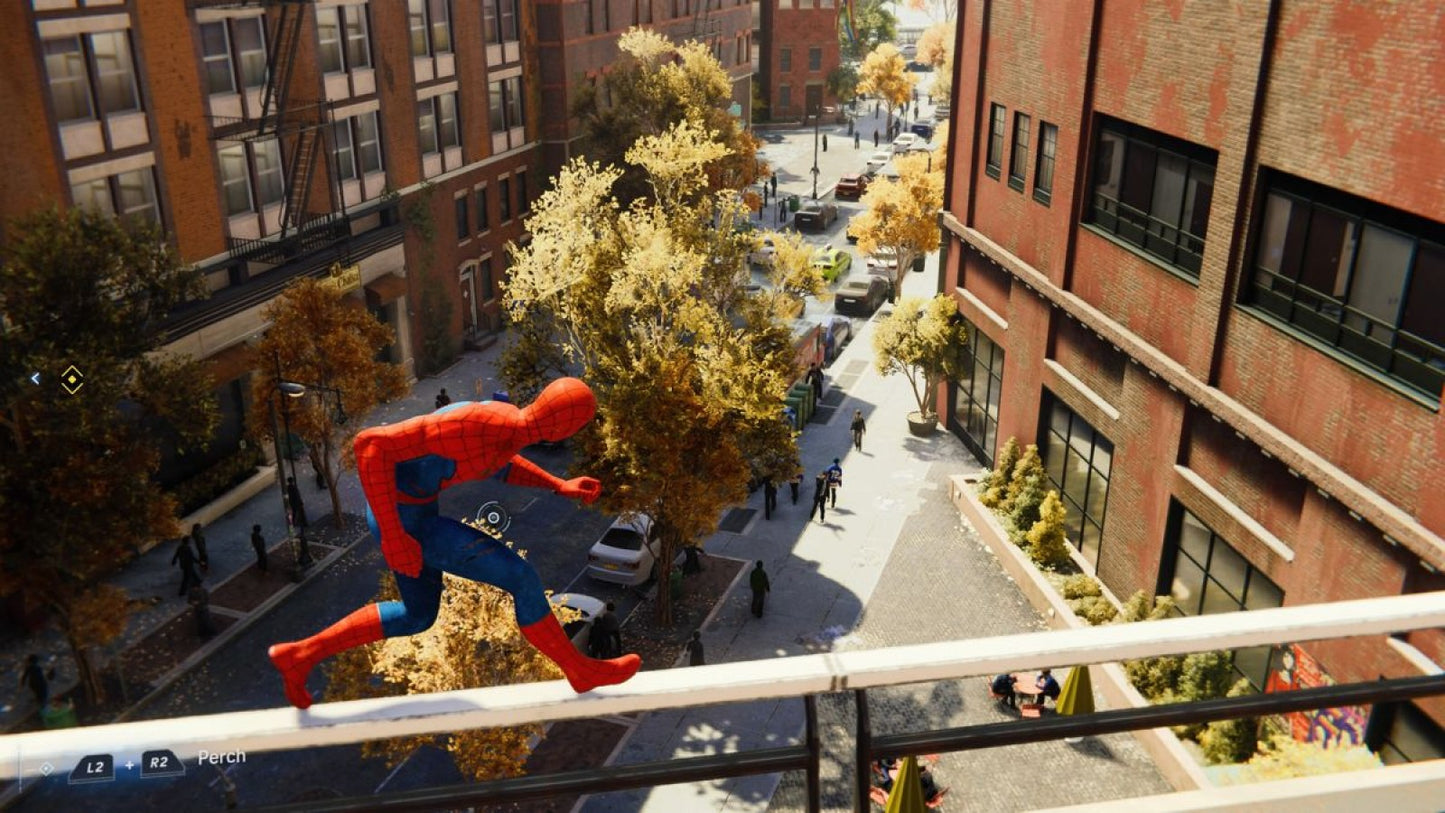This screenshot has height=813, width=1445.
Task: Toggle the left-edge off-screen waypoint arrow
Action: pyautogui.click(x=35, y=377)
